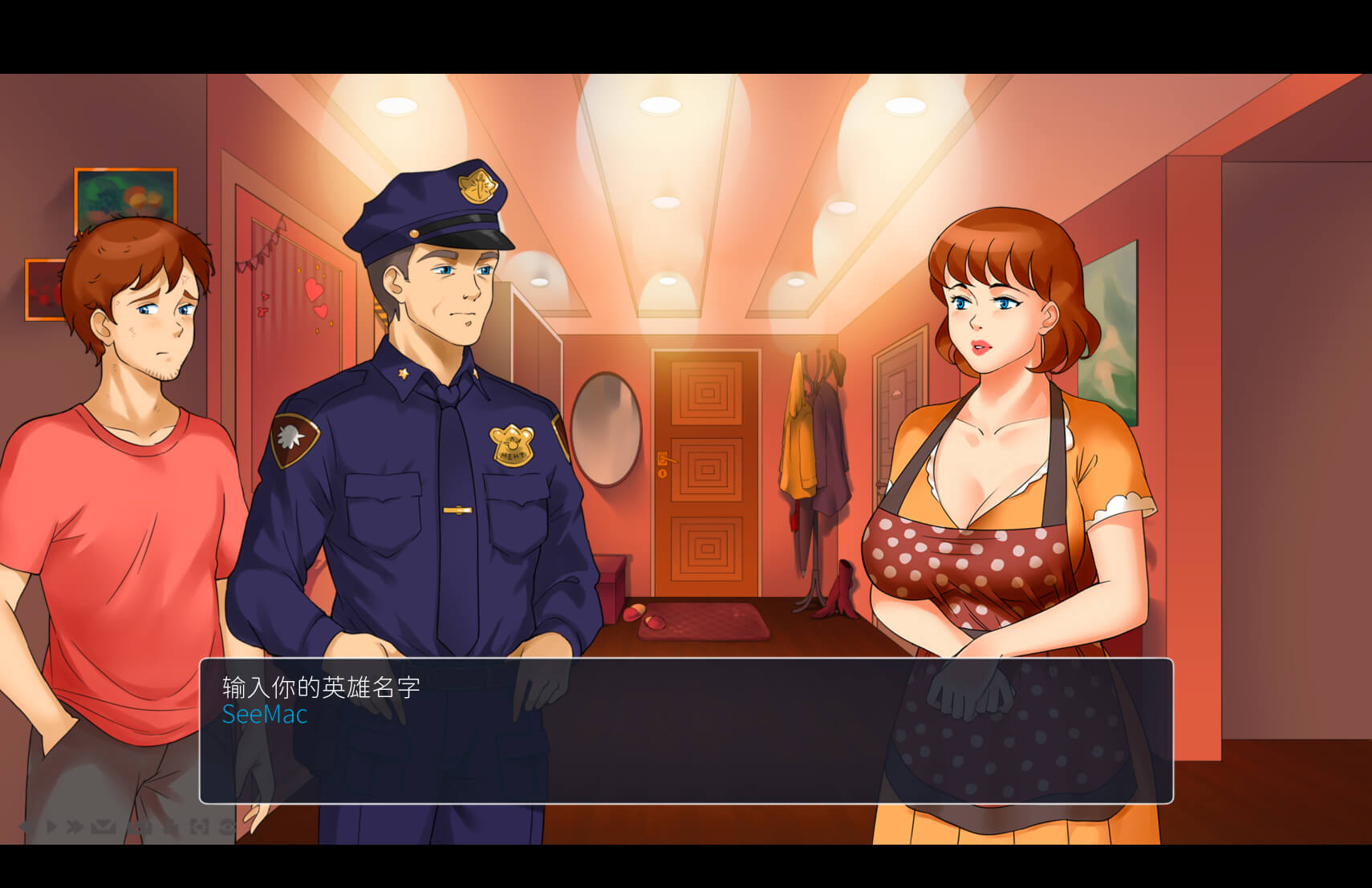The height and width of the screenshot is (888, 1372).
Task: Toggle the fullscreen bracket icon
Action: click(199, 826)
